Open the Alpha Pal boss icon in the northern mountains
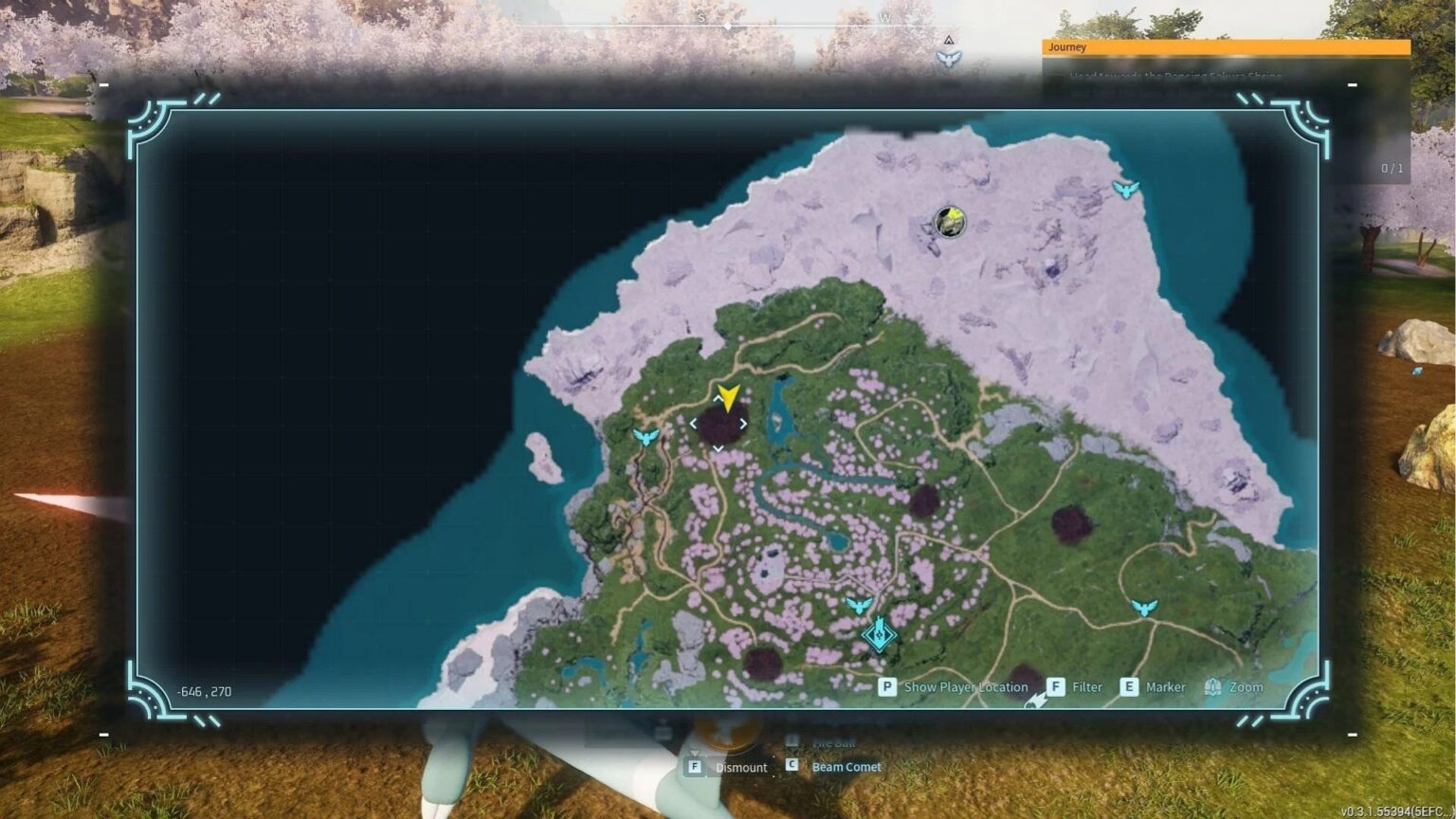This screenshot has width=1456, height=819. click(949, 223)
